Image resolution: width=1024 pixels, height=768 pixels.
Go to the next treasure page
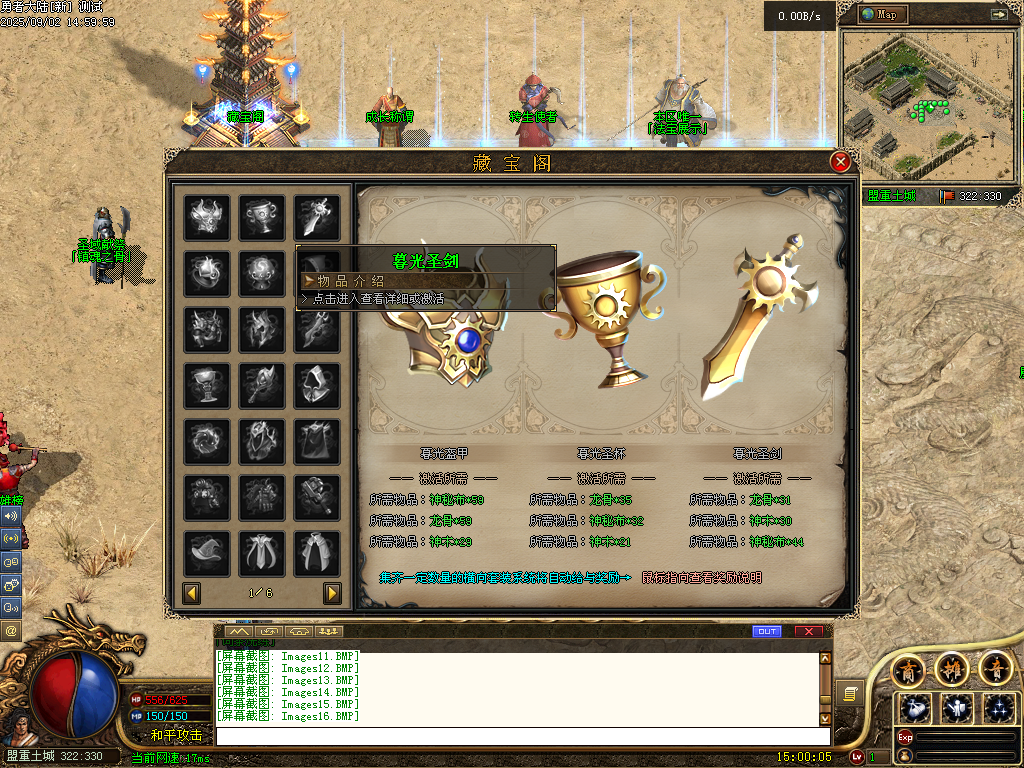click(332, 594)
